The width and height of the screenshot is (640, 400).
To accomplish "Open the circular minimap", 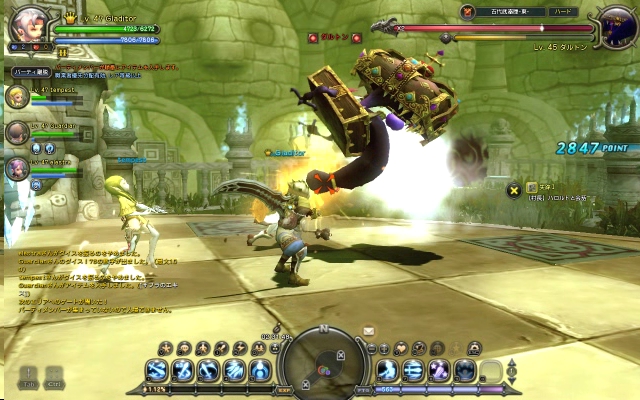I will tap(321, 361).
